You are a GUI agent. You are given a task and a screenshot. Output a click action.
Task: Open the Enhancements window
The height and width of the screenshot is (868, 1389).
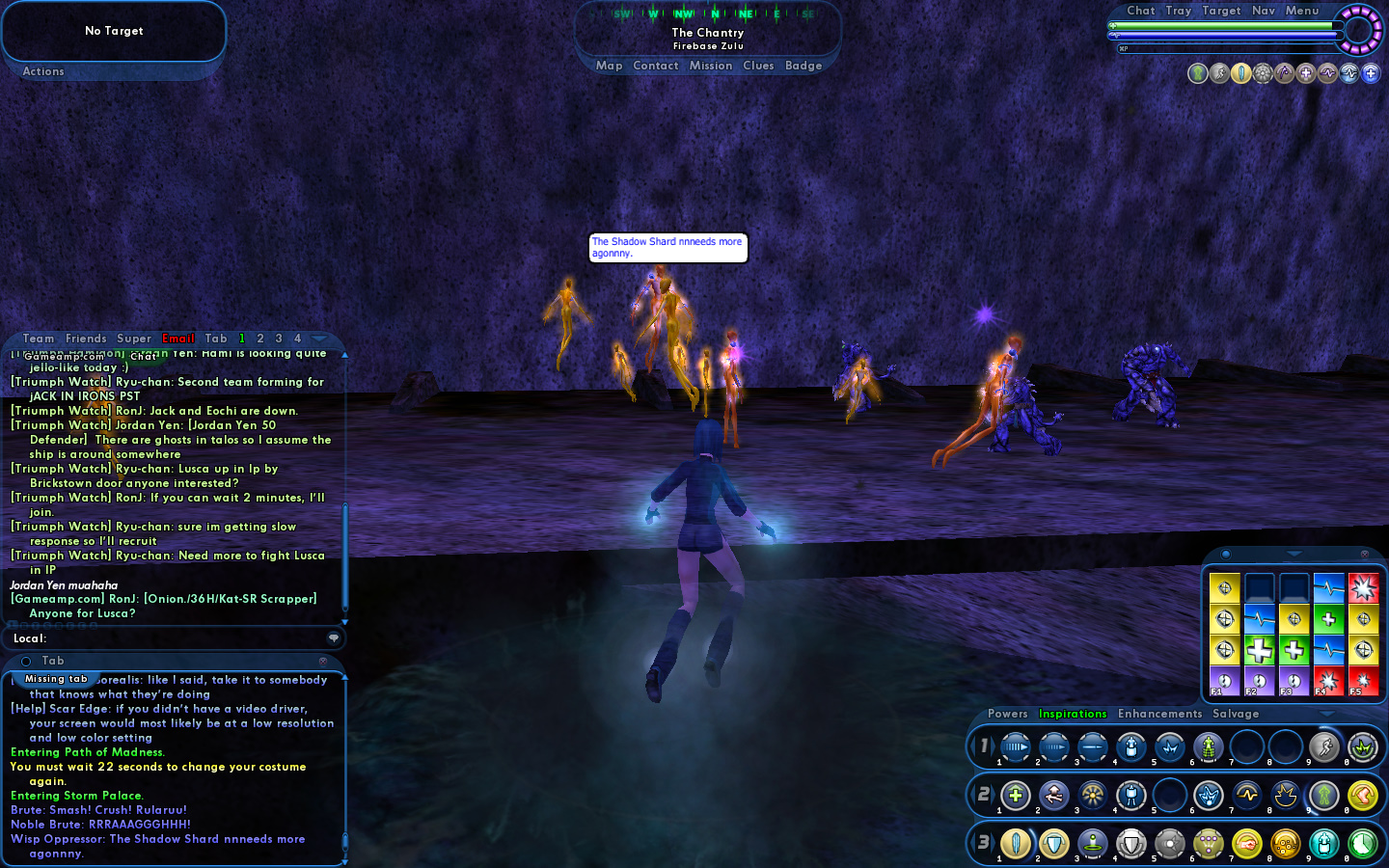coord(1160,714)
